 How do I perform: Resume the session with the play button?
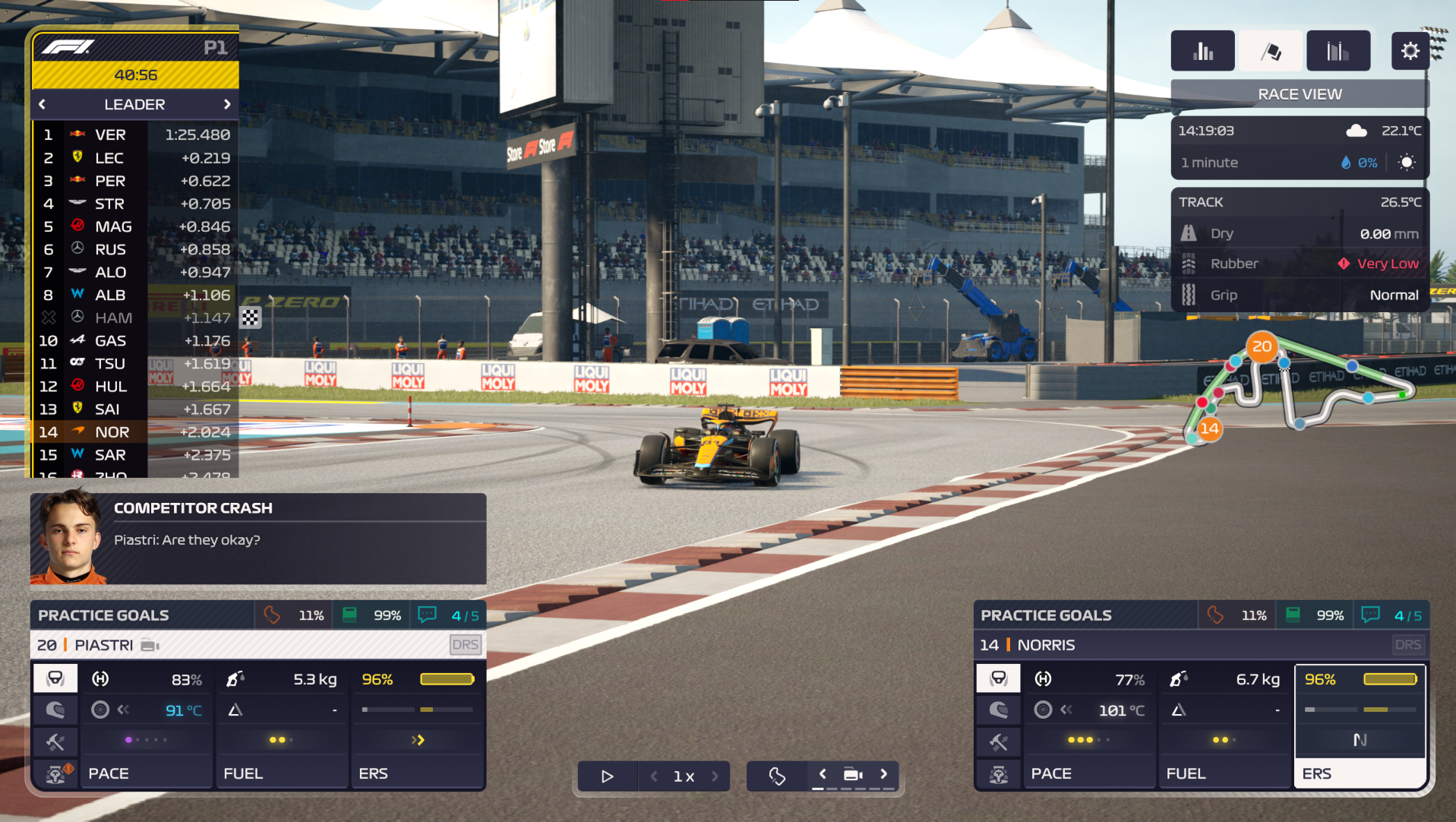607,776
